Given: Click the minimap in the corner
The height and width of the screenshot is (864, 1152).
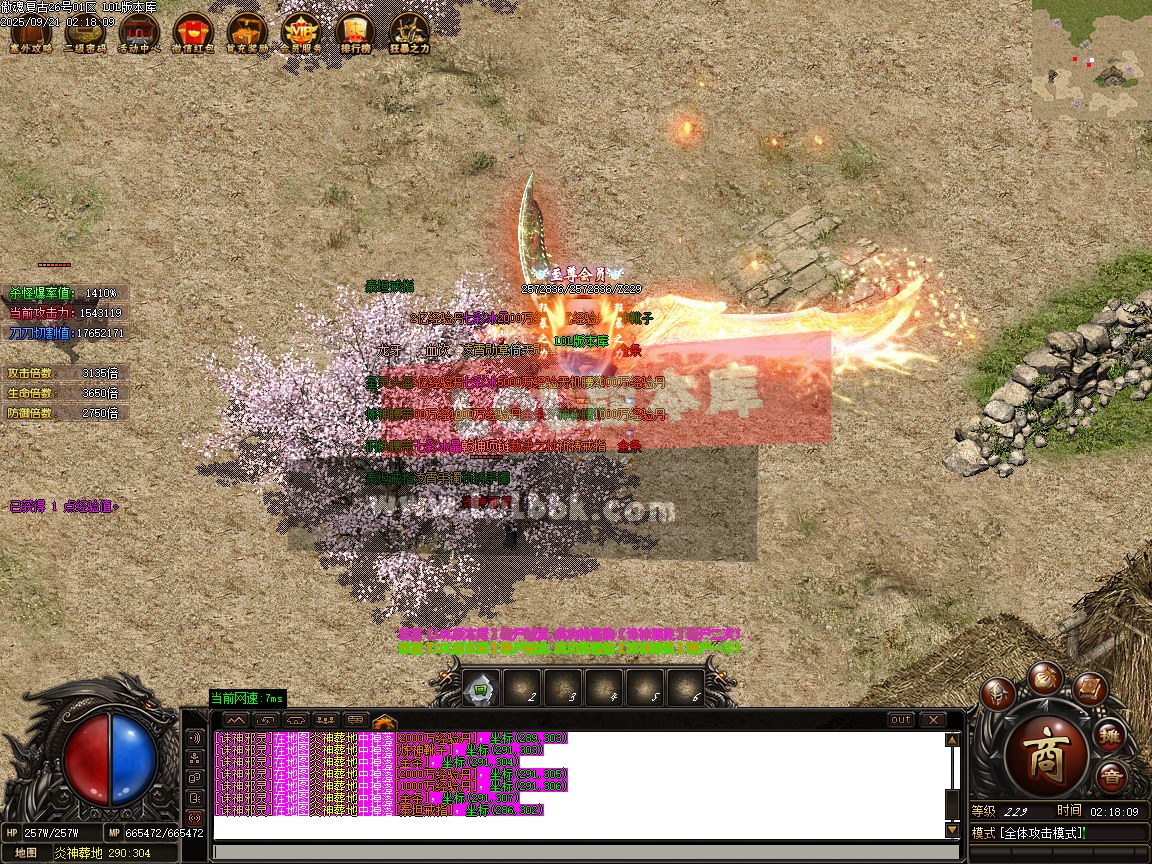Looking at the screenshot, I should pyautogui.click(x=1091, y=60).
